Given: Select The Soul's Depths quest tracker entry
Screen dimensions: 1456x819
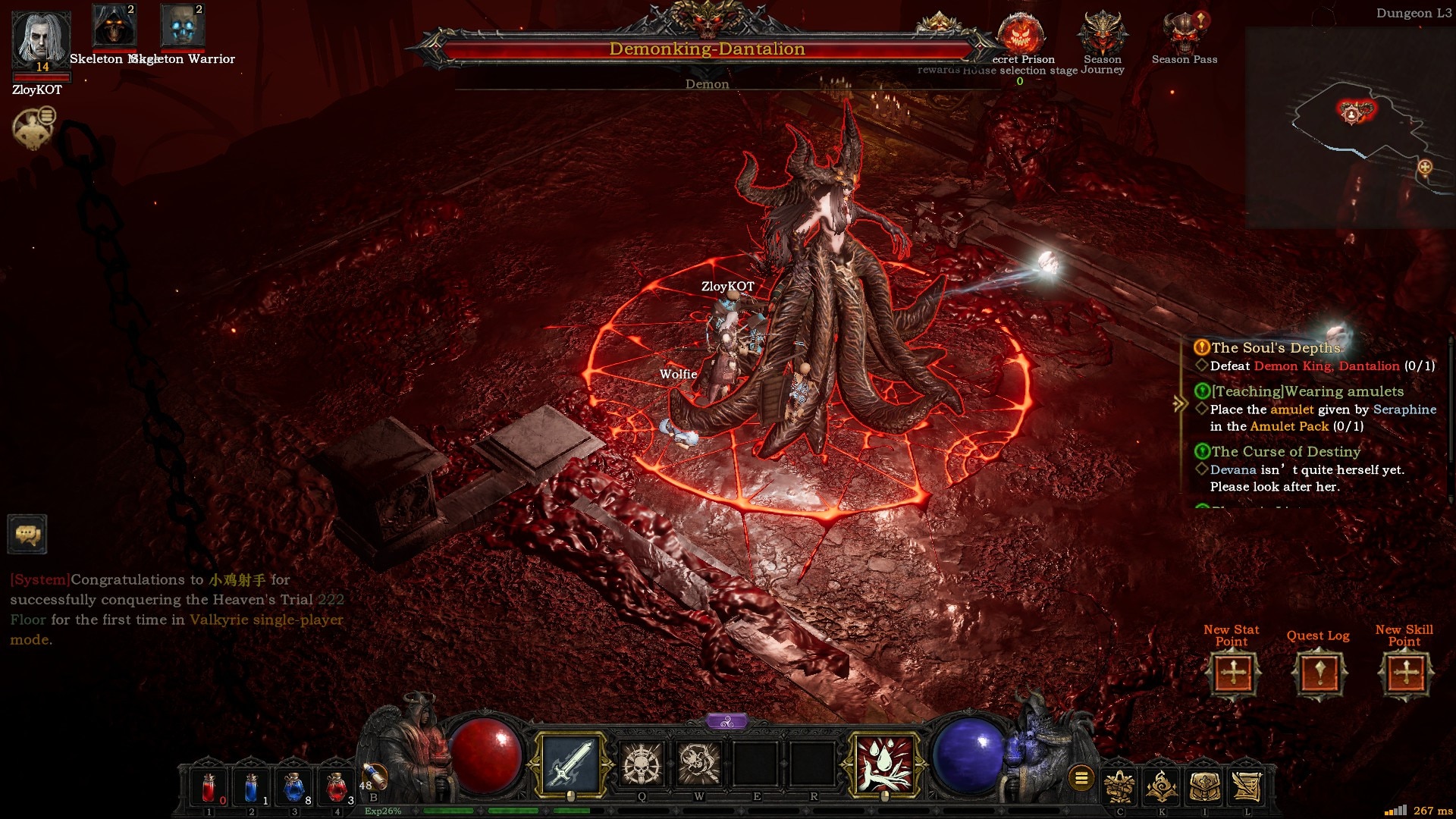Looking at the screenshot, I should tap(1276, 348).
